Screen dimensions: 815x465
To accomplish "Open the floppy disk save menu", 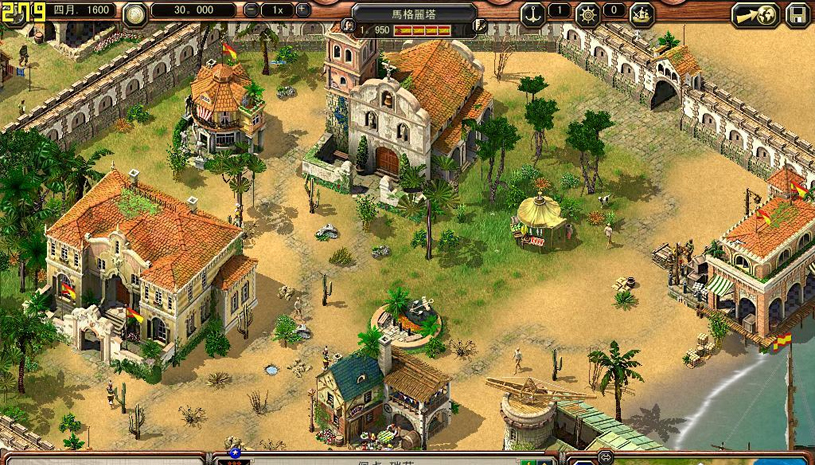I will 797,15.
